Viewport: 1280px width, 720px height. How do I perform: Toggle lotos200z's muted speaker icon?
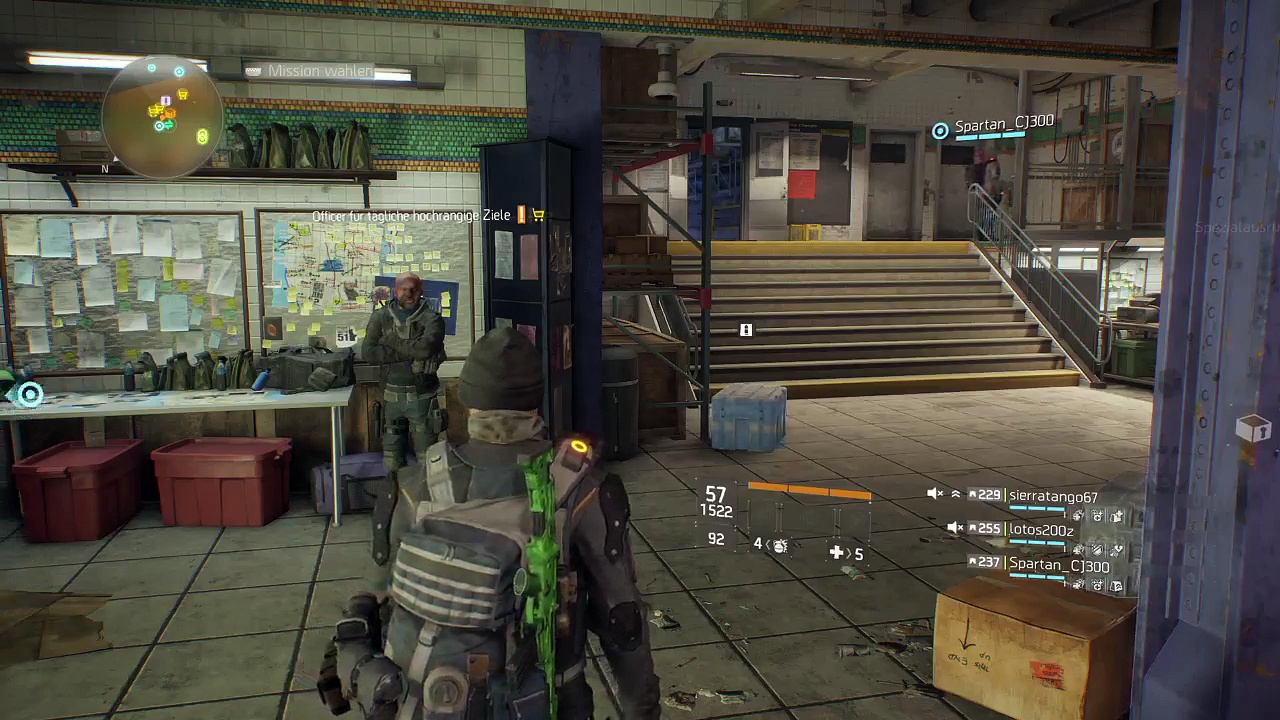point(955,528)
